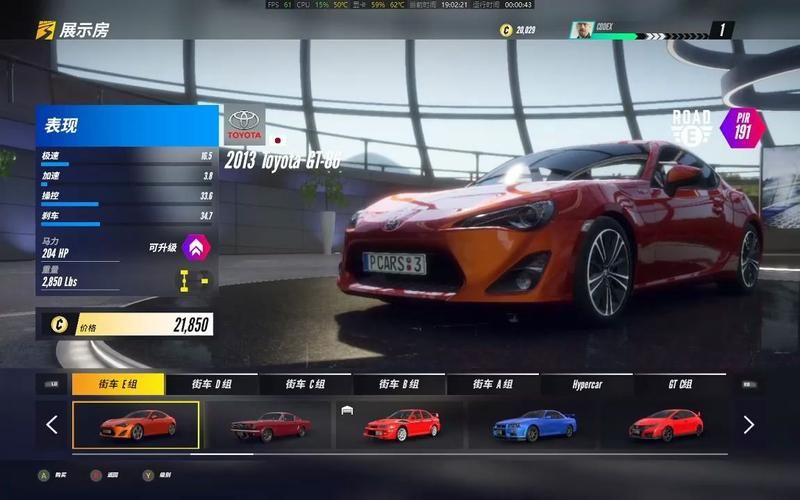Screen dimensions: 800x500
Task: Show the 街车 A组 car class
Action: coord(493,384)
